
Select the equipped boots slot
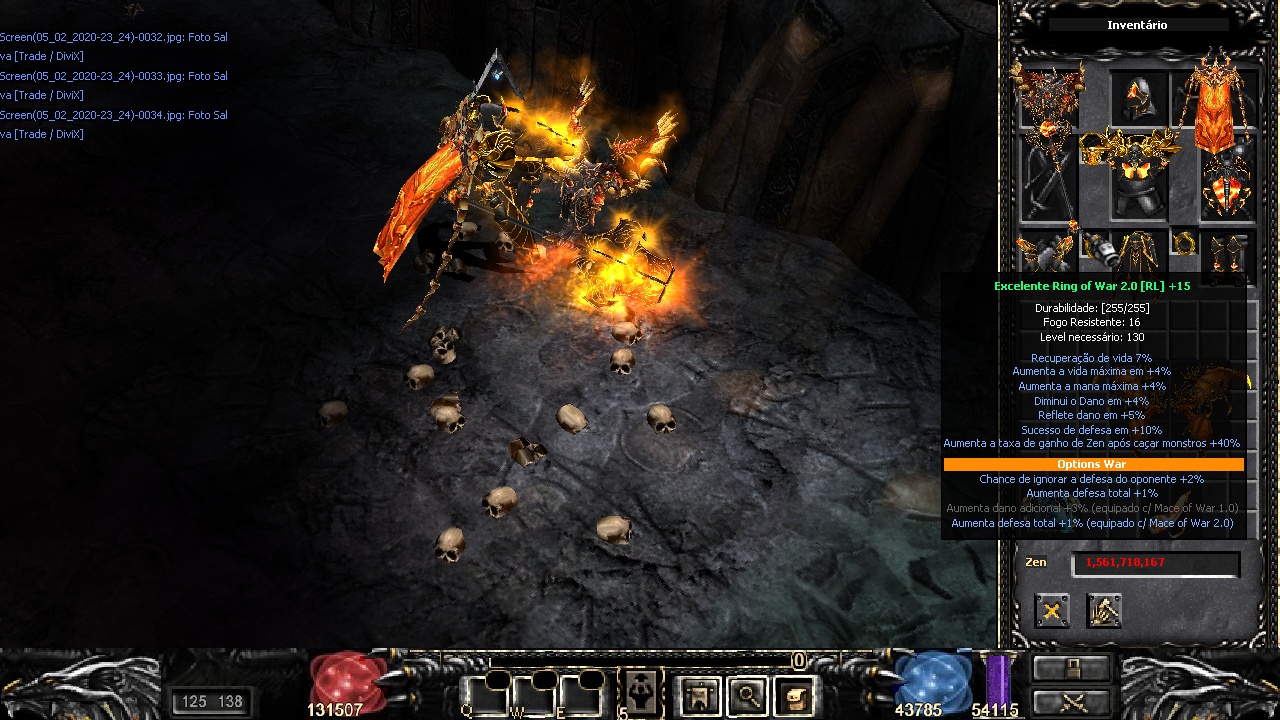(1227, 253)
